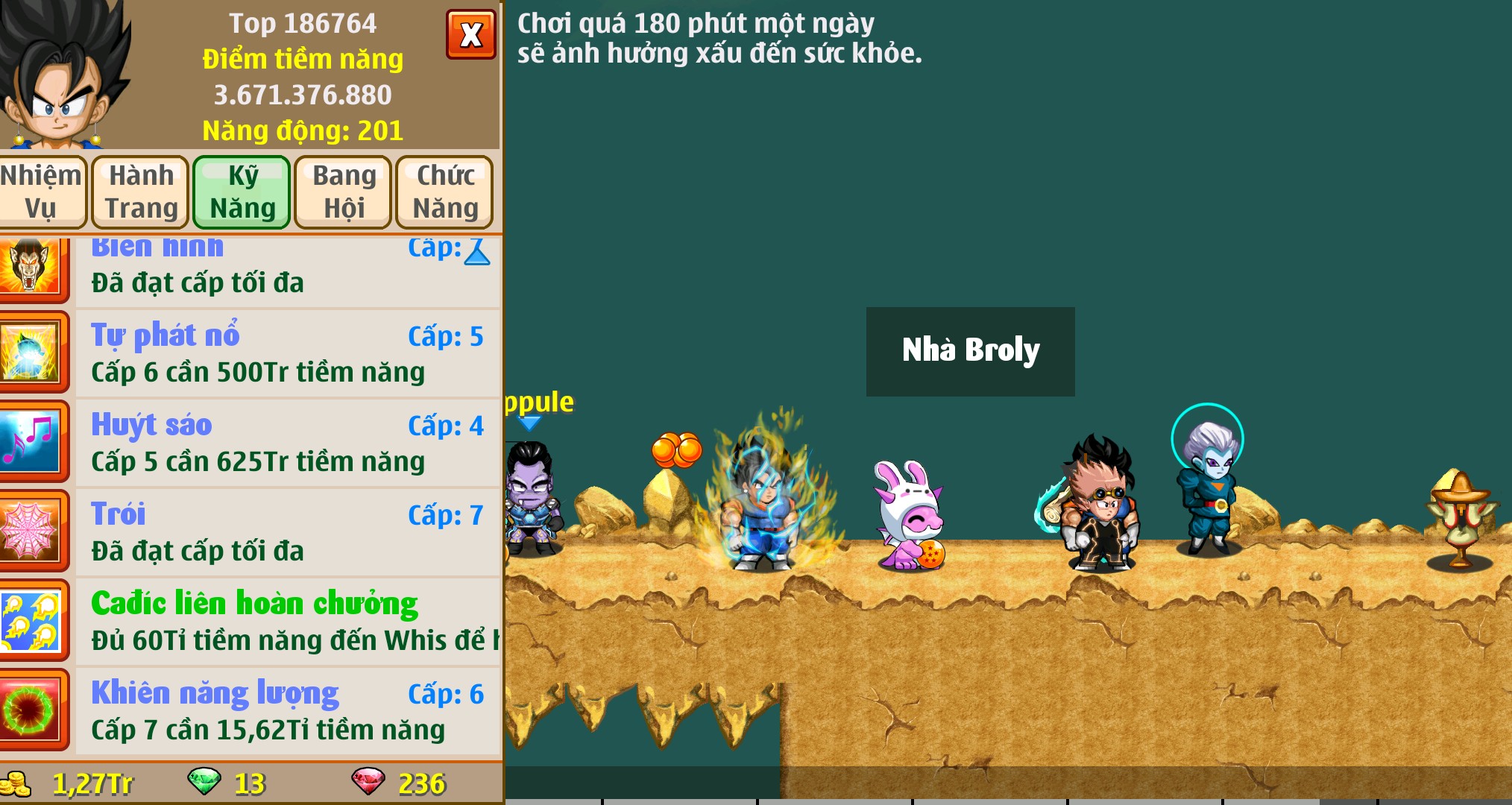The image size is (1512, 805).
Task: Click the blue arrow above ppule's name
Action: click(531, 421)
